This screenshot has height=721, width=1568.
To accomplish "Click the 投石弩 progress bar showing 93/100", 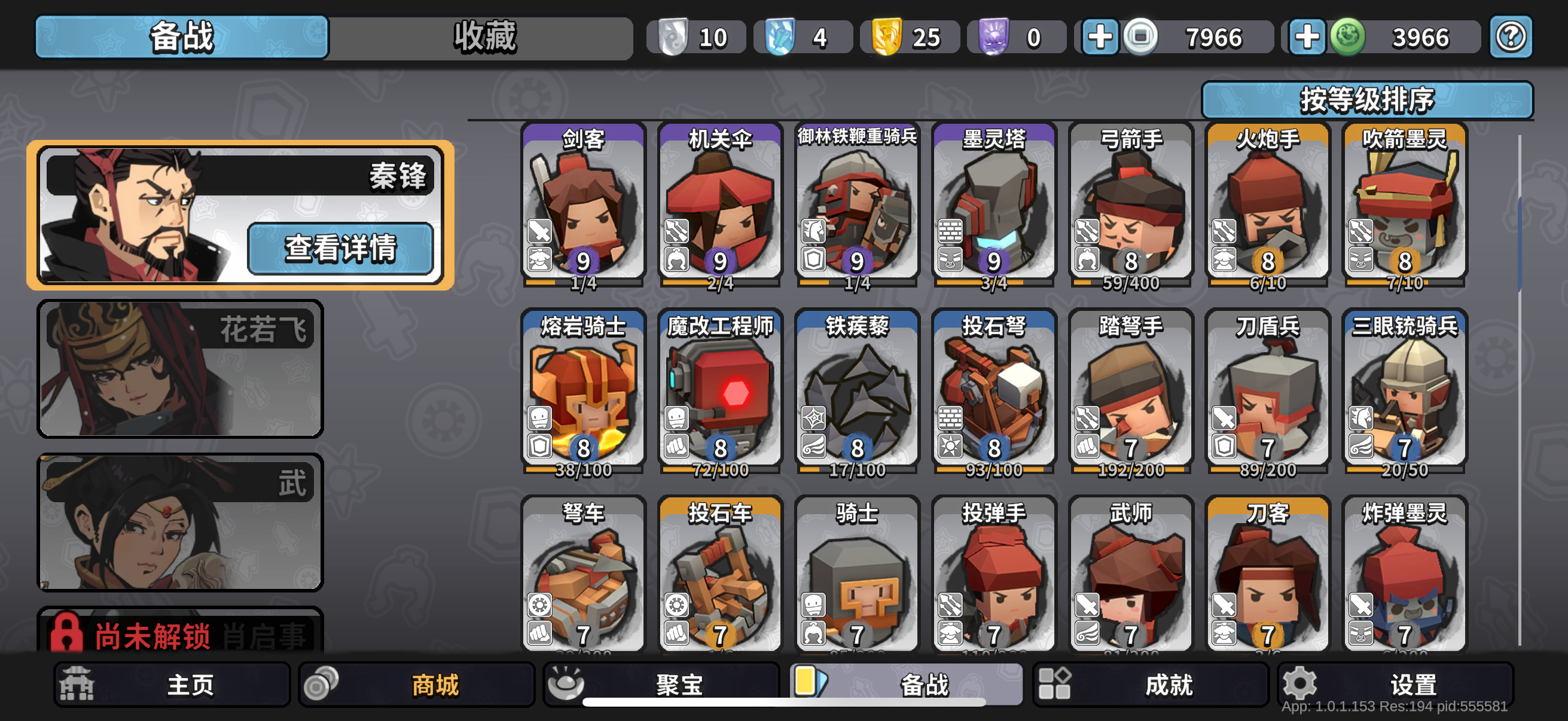I will tap(993, 469).
